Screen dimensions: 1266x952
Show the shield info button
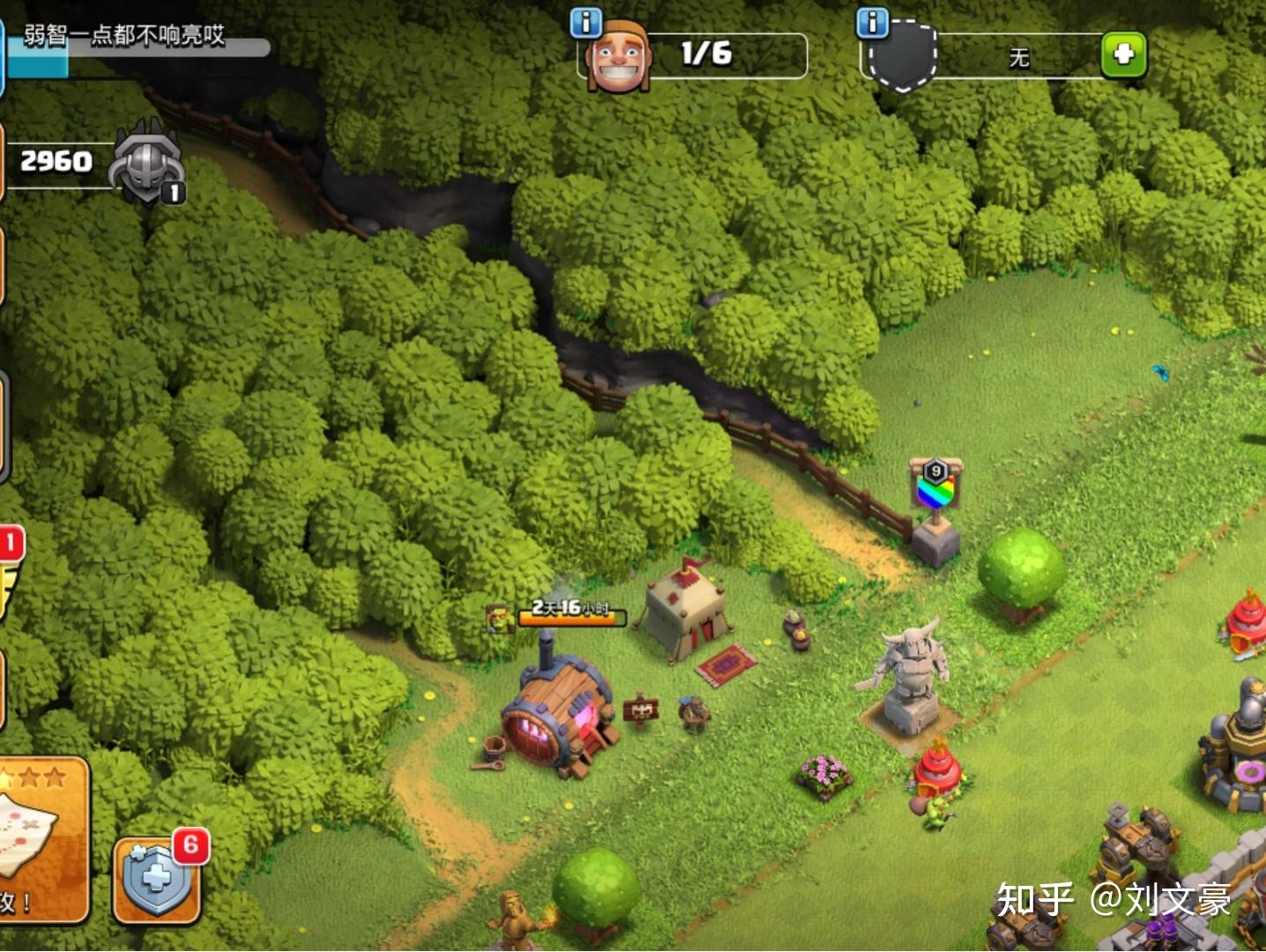tap(873, 22)
